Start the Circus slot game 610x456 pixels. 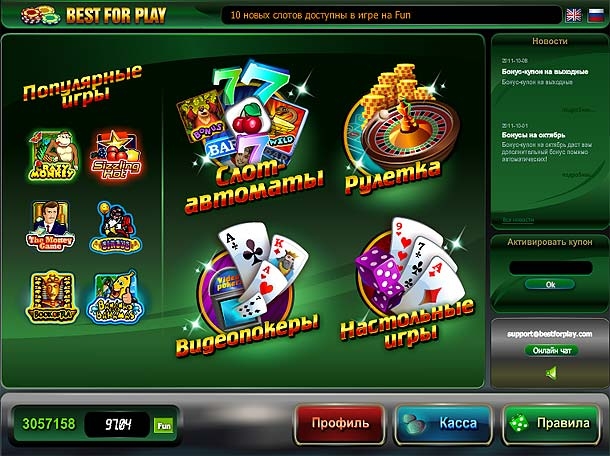116,228
